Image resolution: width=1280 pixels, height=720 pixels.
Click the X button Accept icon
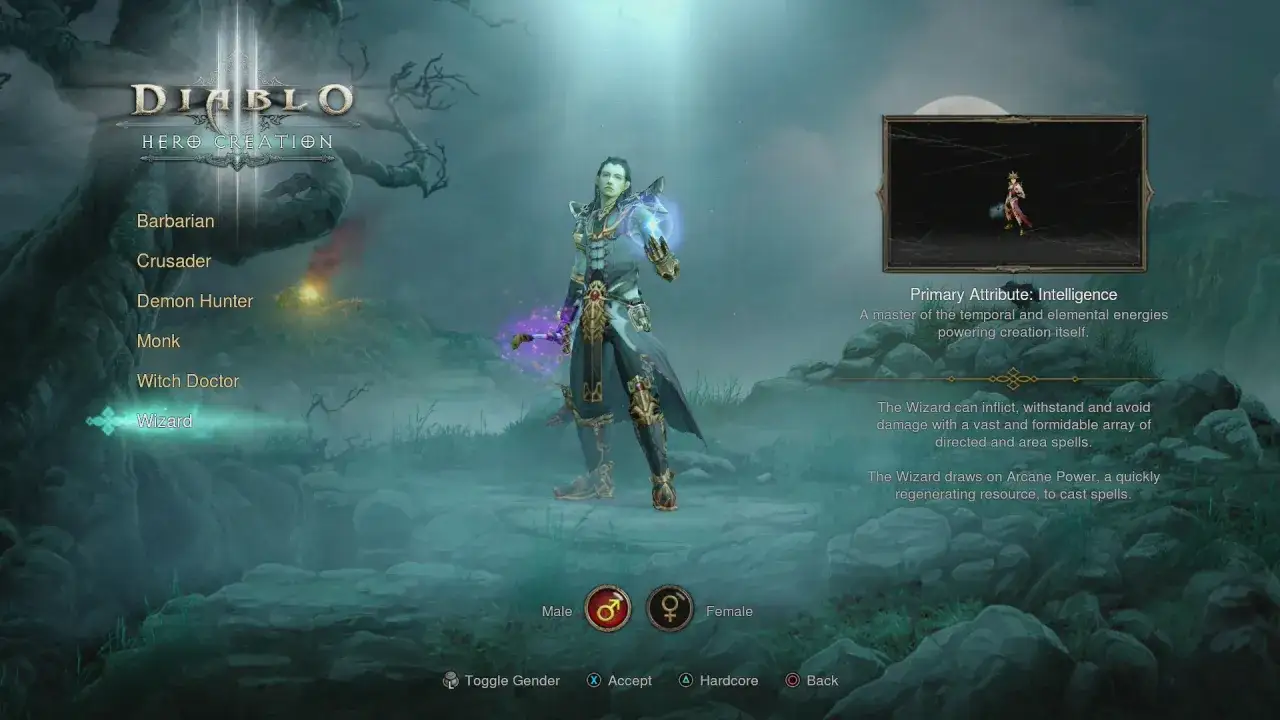pos(594,680)
